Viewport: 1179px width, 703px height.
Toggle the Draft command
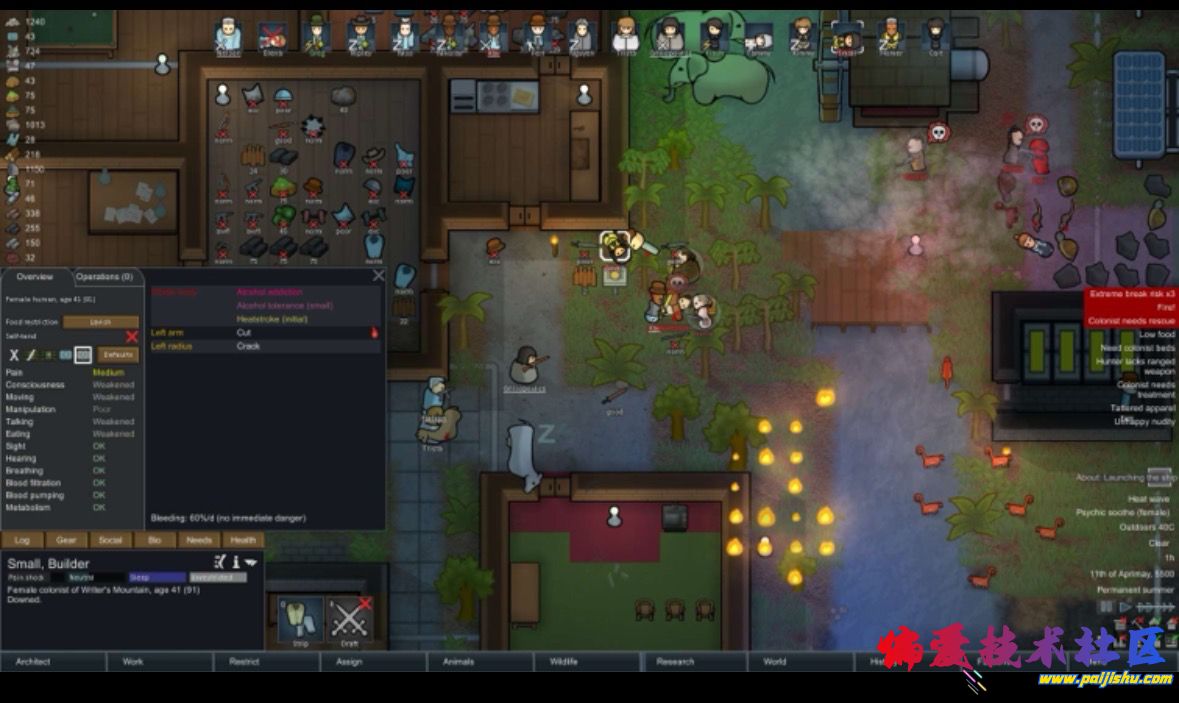(350, 620)
